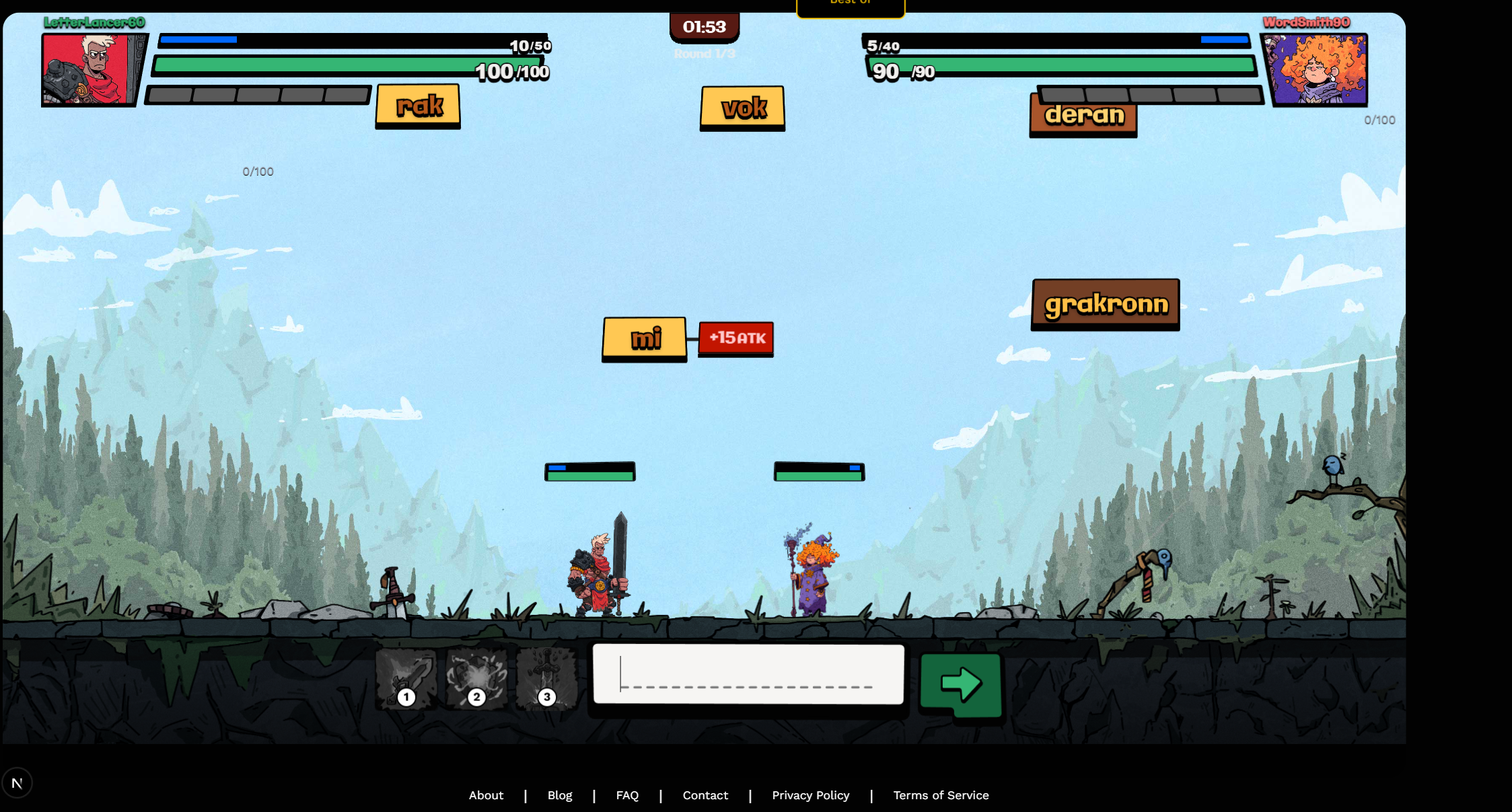Click the "Best of" banner at top
This screenshot has height=812, width=1512.
click(x=850, y=4)
